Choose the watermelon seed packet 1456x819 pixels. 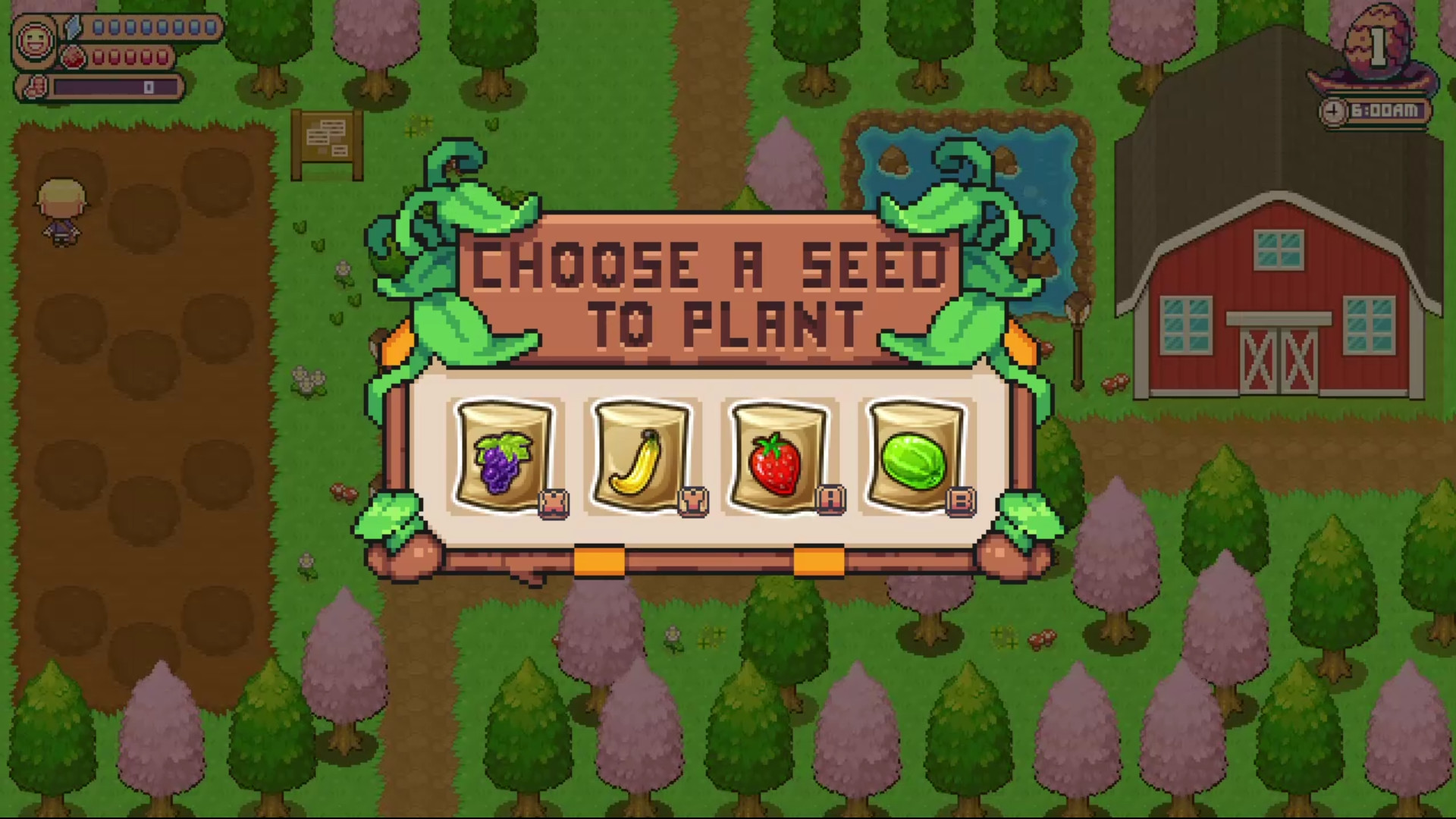pyautogui.click(x=916, y=455)
